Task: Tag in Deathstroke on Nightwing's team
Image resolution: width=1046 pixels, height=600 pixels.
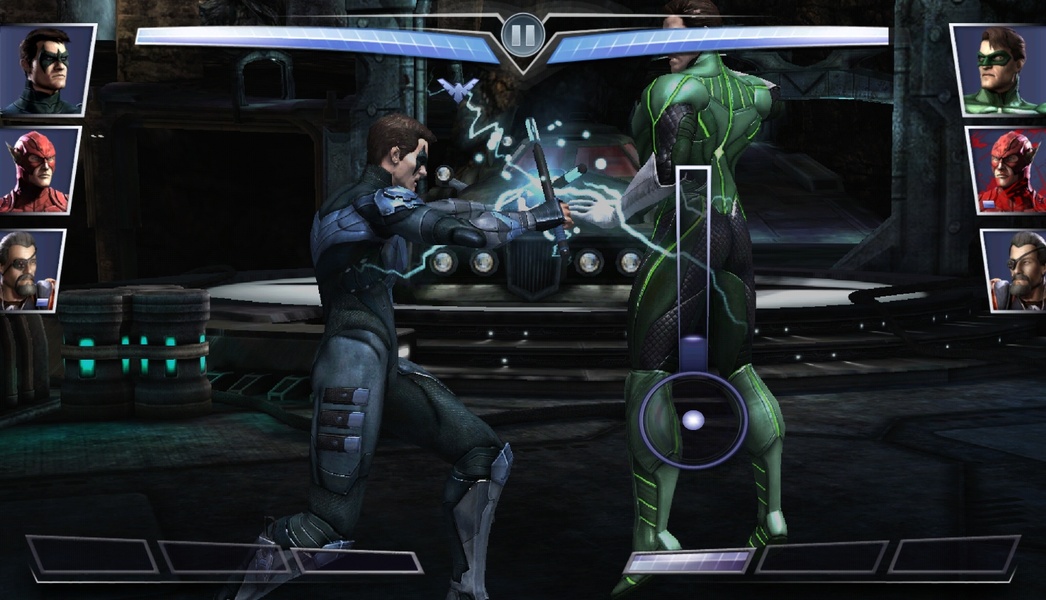Action: (x=31, y=270)
